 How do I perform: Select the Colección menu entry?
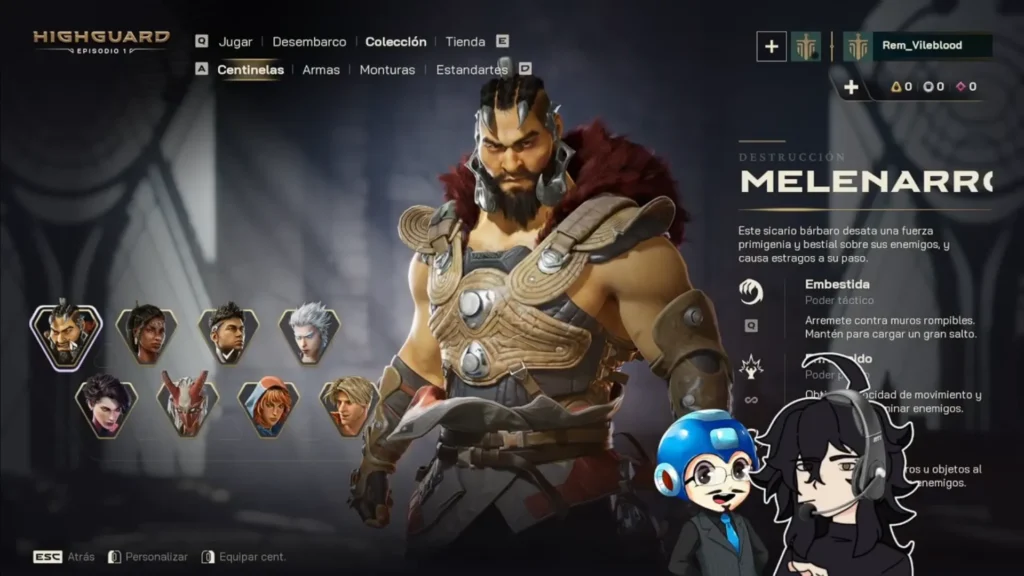(395, 42)
